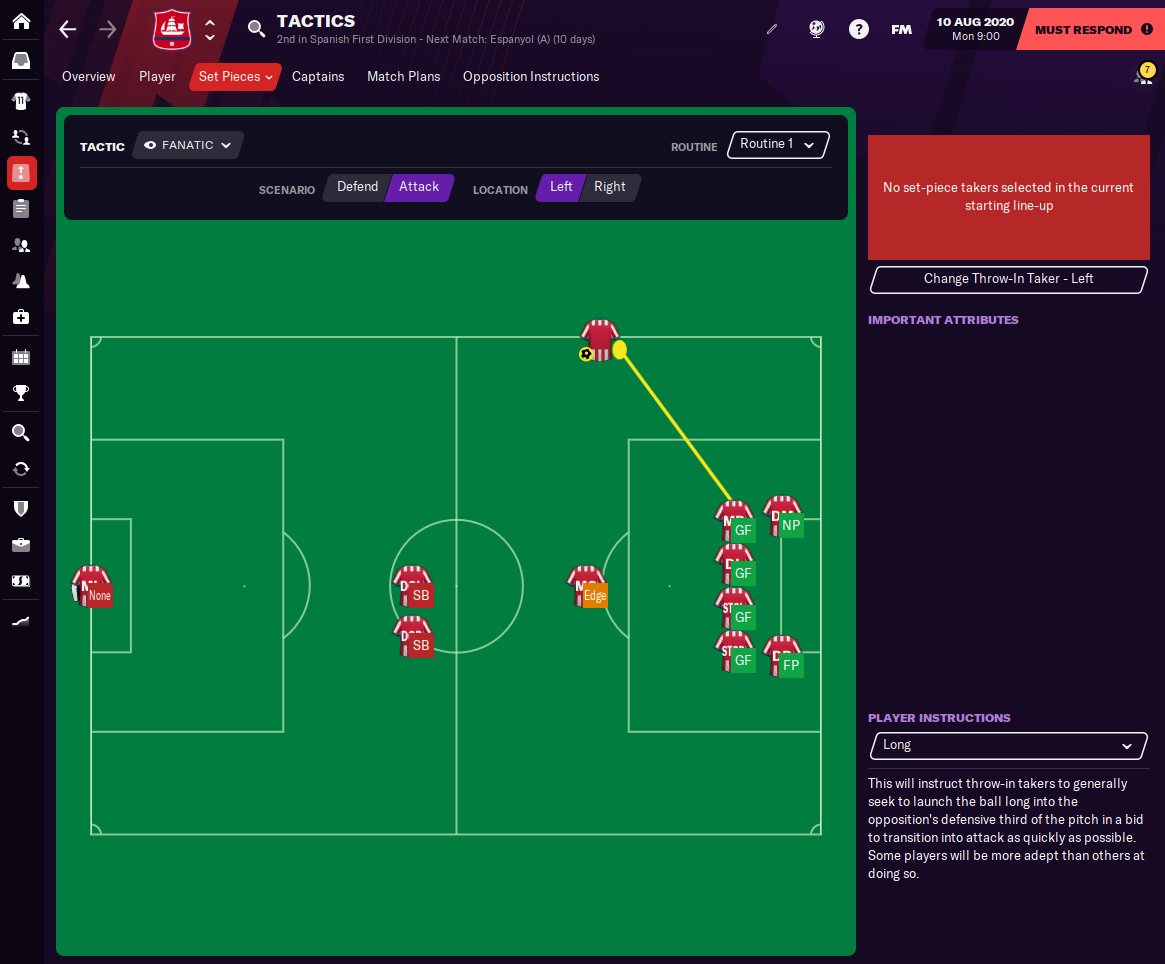The image size is (1165, 964).
Task: Switch to the Player tab
Action: click(157, 77)
